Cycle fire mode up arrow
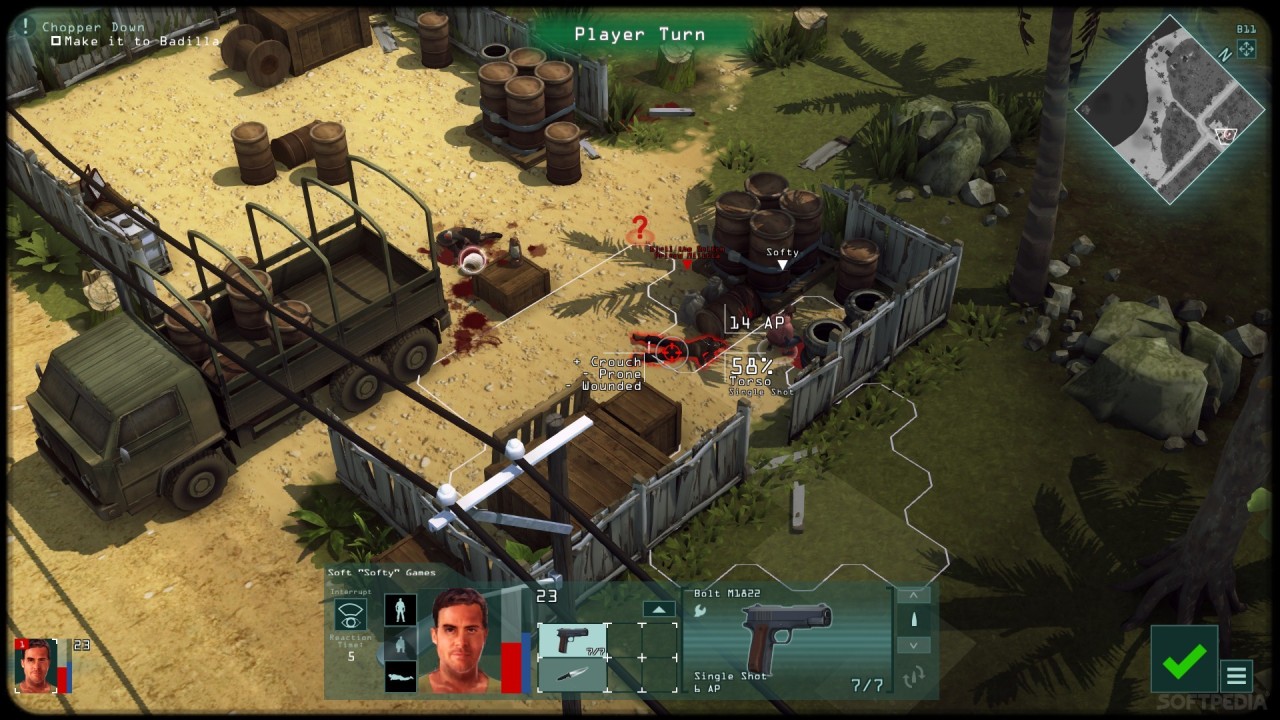 pos(914,595)
